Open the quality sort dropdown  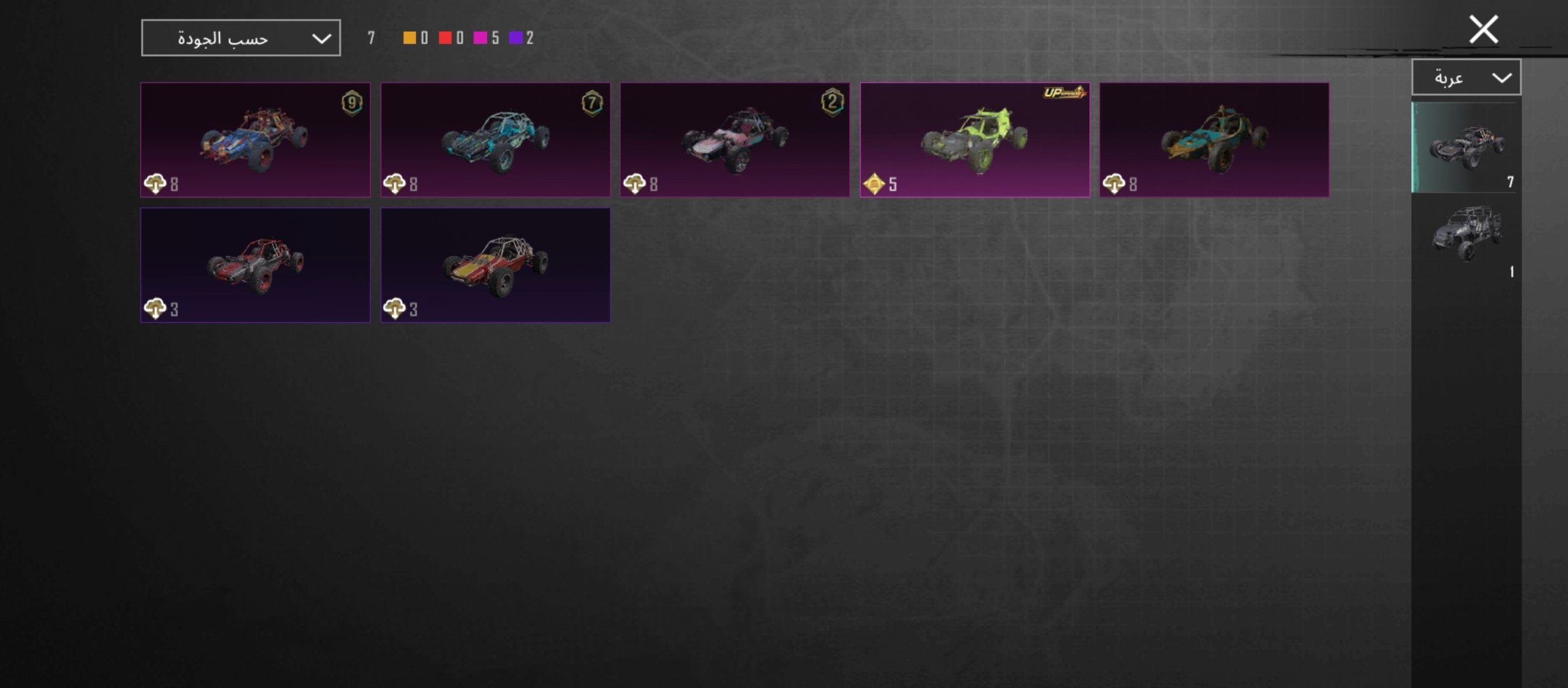click(x=240, y=38)
